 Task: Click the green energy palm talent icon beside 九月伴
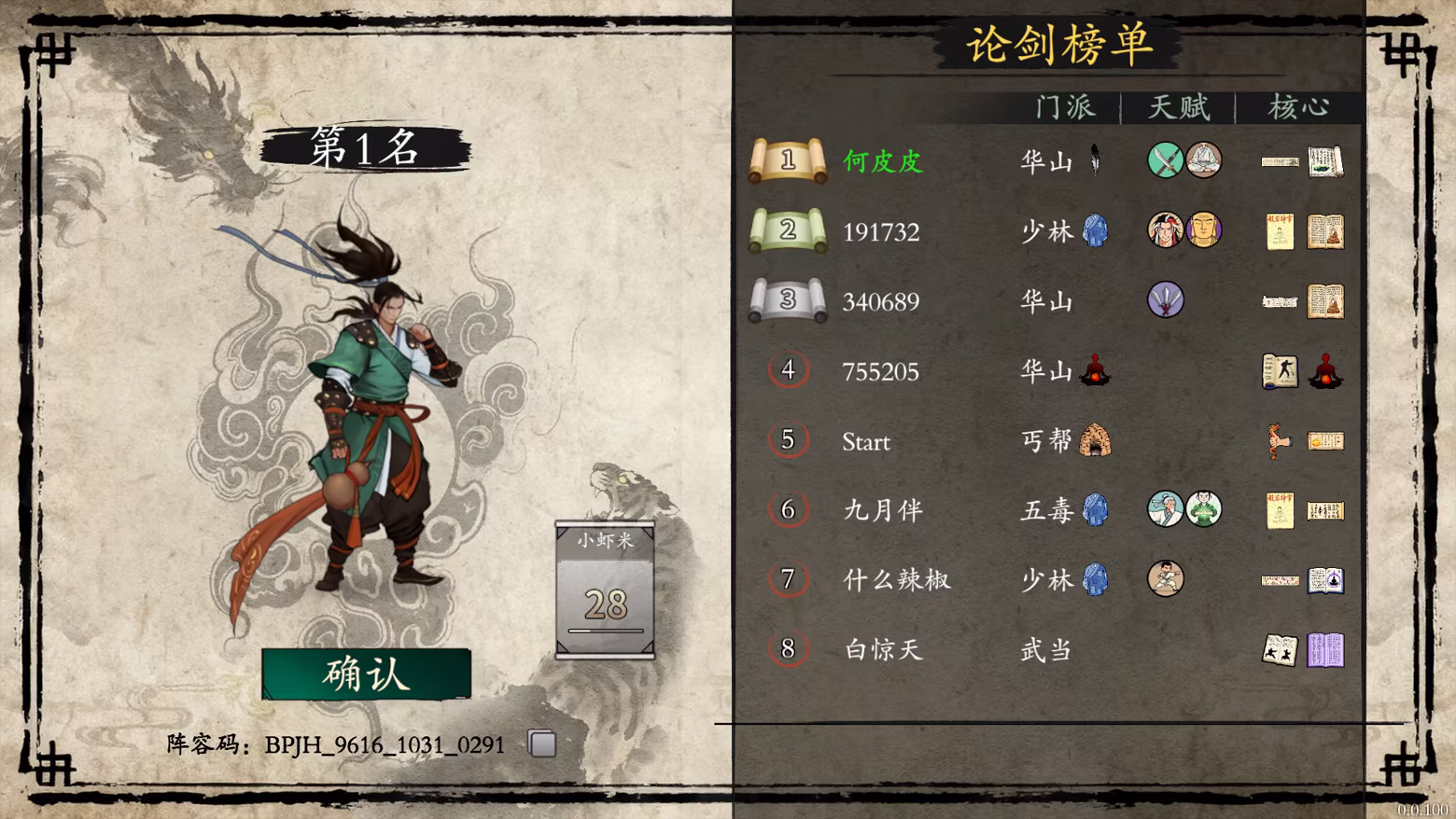(1202, 509)
